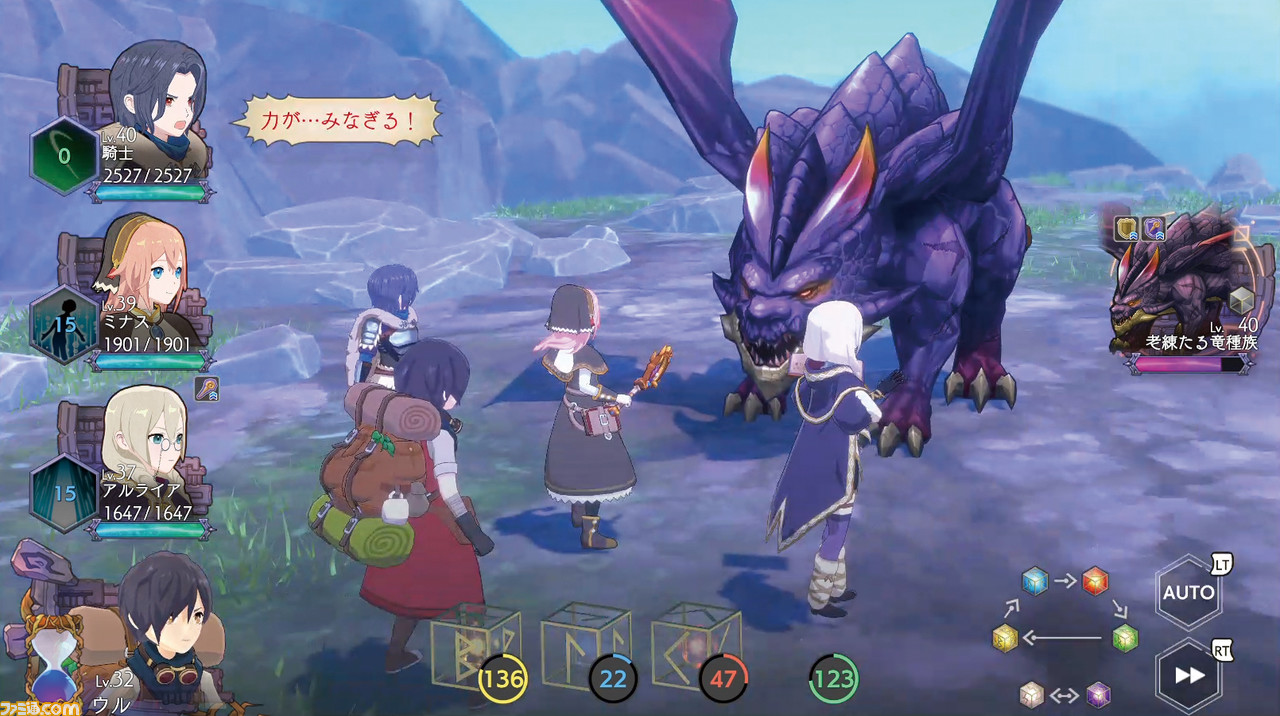
Task: Toggle the AUTO battle button
Action: 1188,592
